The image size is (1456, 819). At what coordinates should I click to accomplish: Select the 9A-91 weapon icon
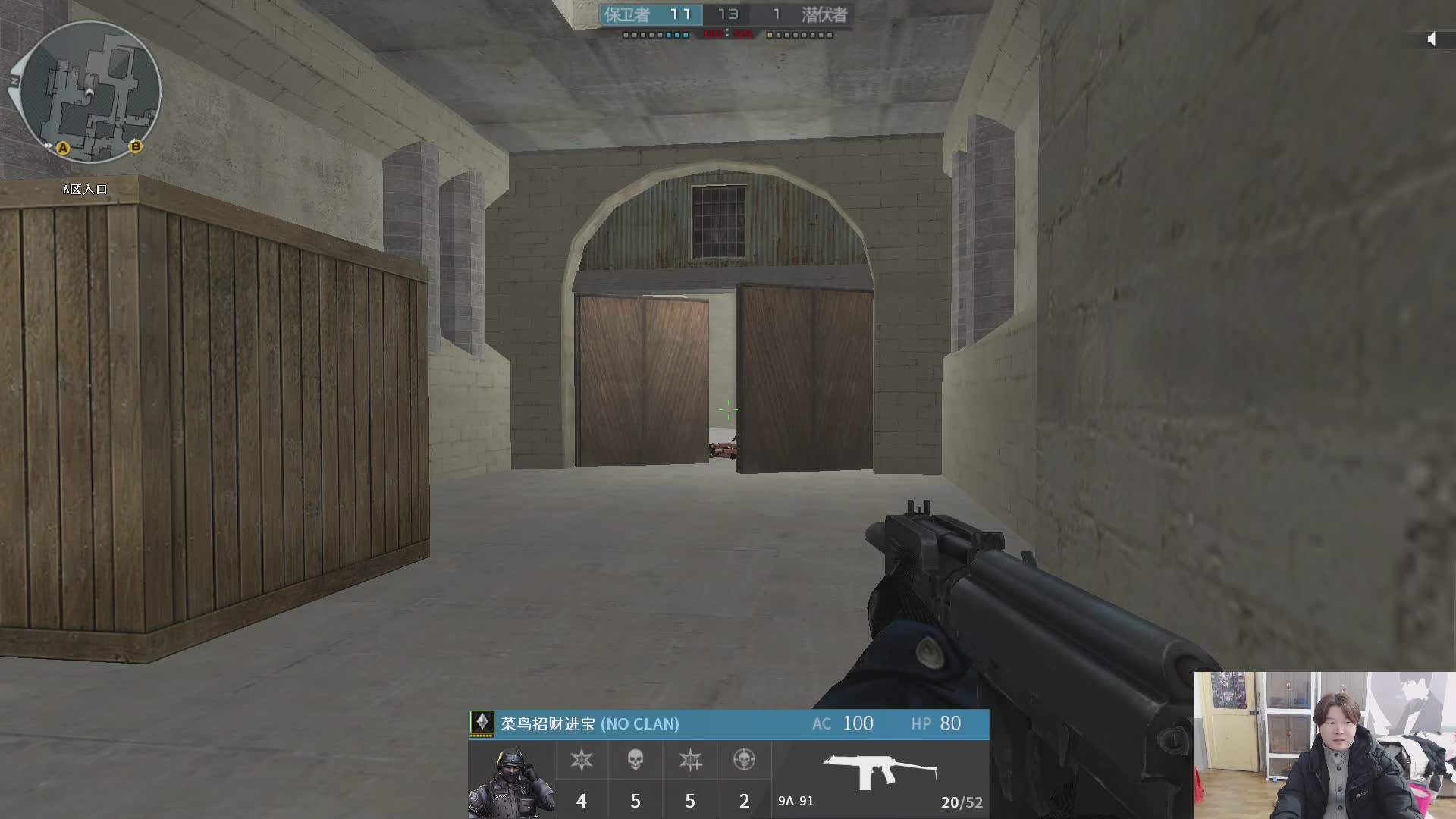[880, 770]
